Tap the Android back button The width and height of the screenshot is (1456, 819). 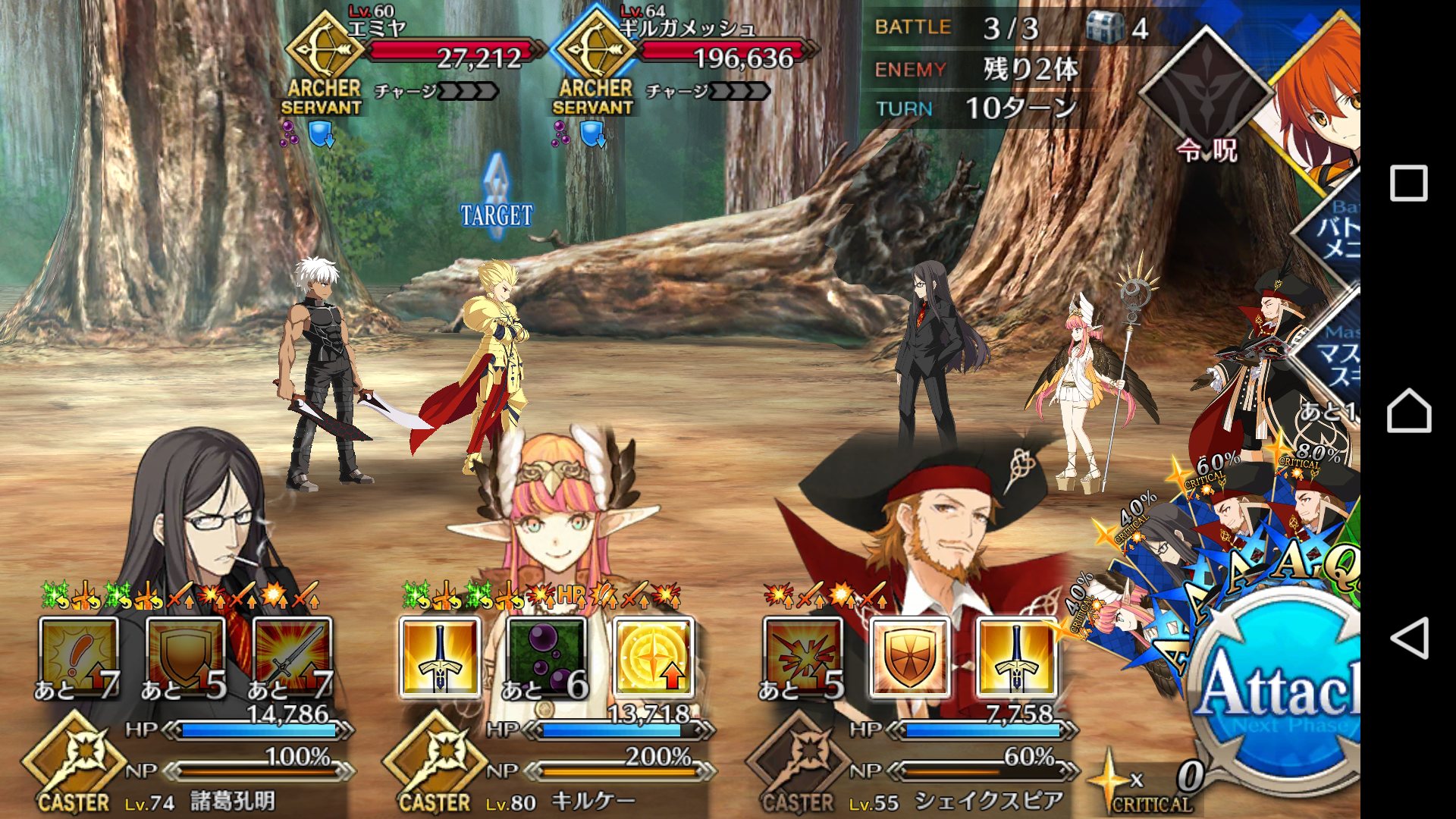pos(1409,638)
